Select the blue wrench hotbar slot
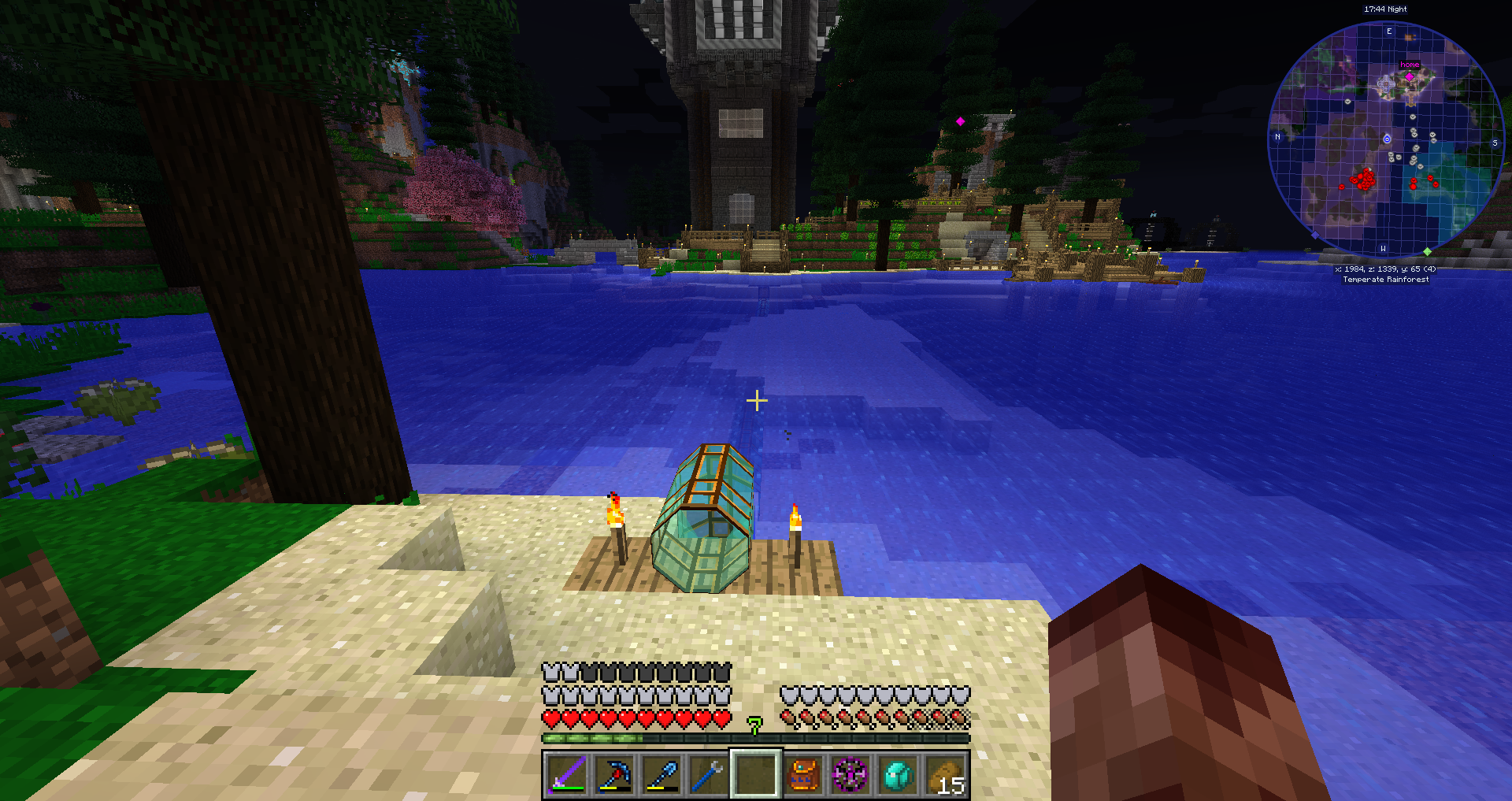This screenshot has width=1512, height=801. click(708, 775)
